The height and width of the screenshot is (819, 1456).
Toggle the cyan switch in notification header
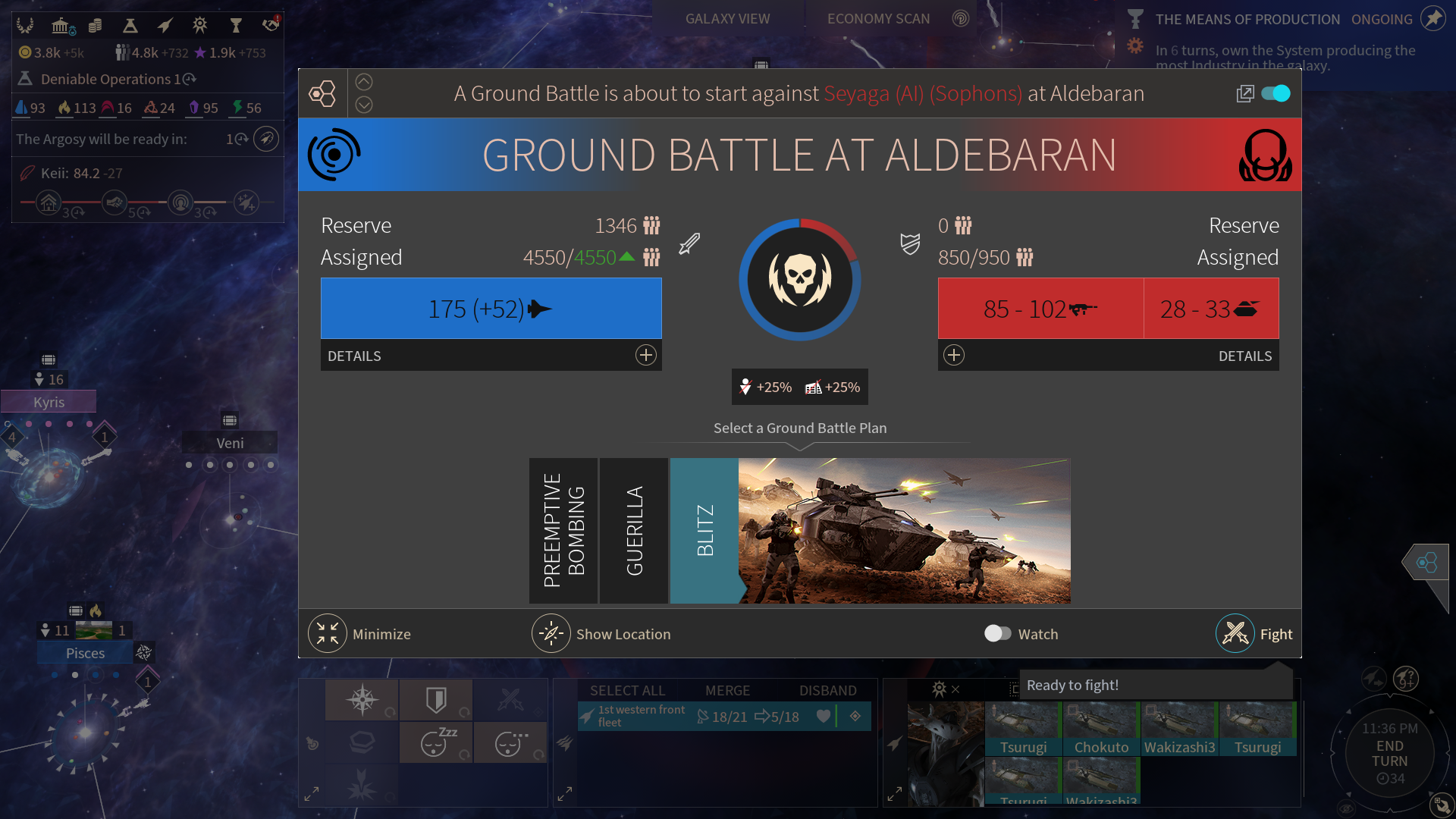[x=1276, y=93]
